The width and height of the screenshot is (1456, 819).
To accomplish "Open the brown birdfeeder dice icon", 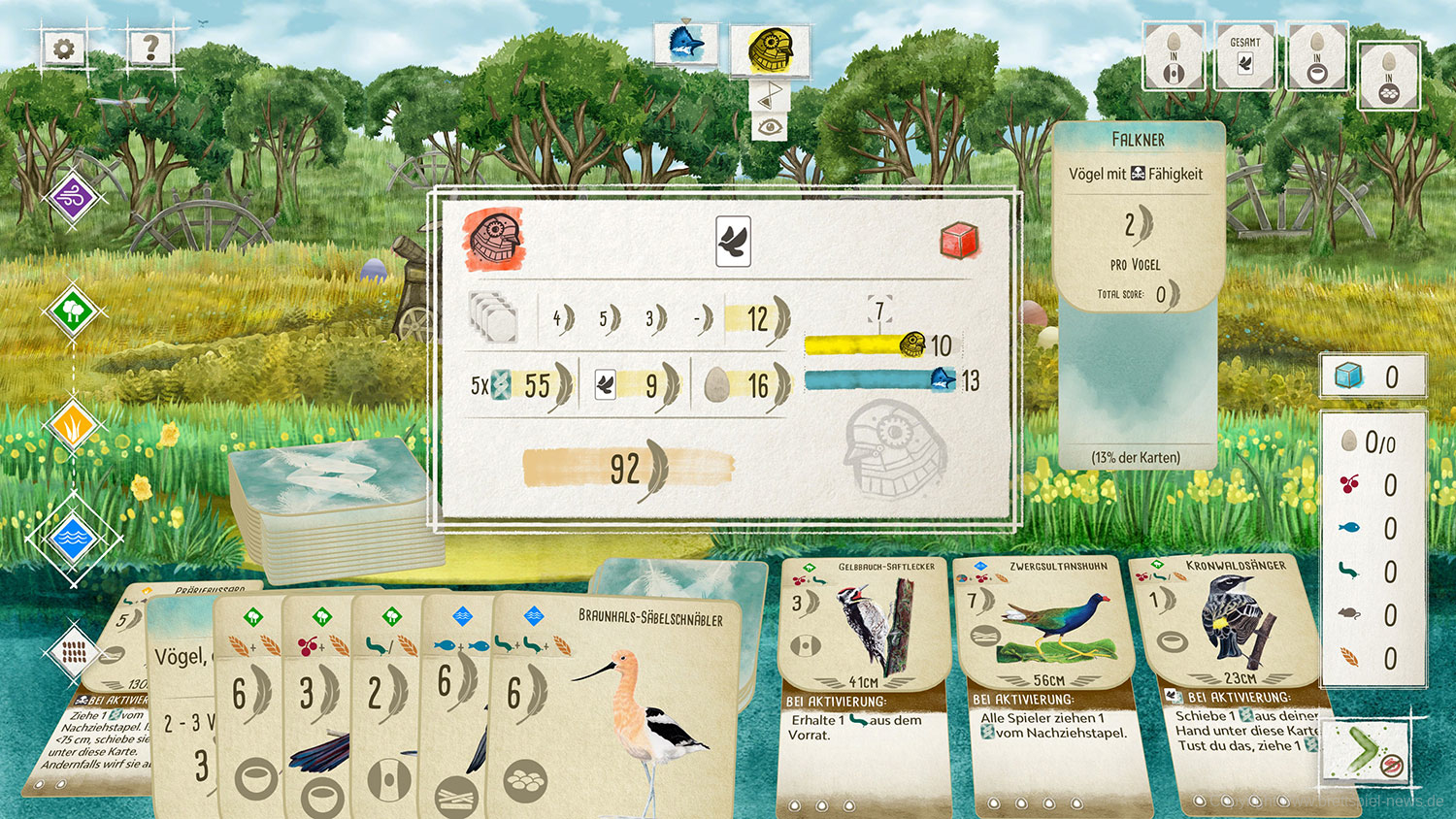I will [x=73, y=652].
